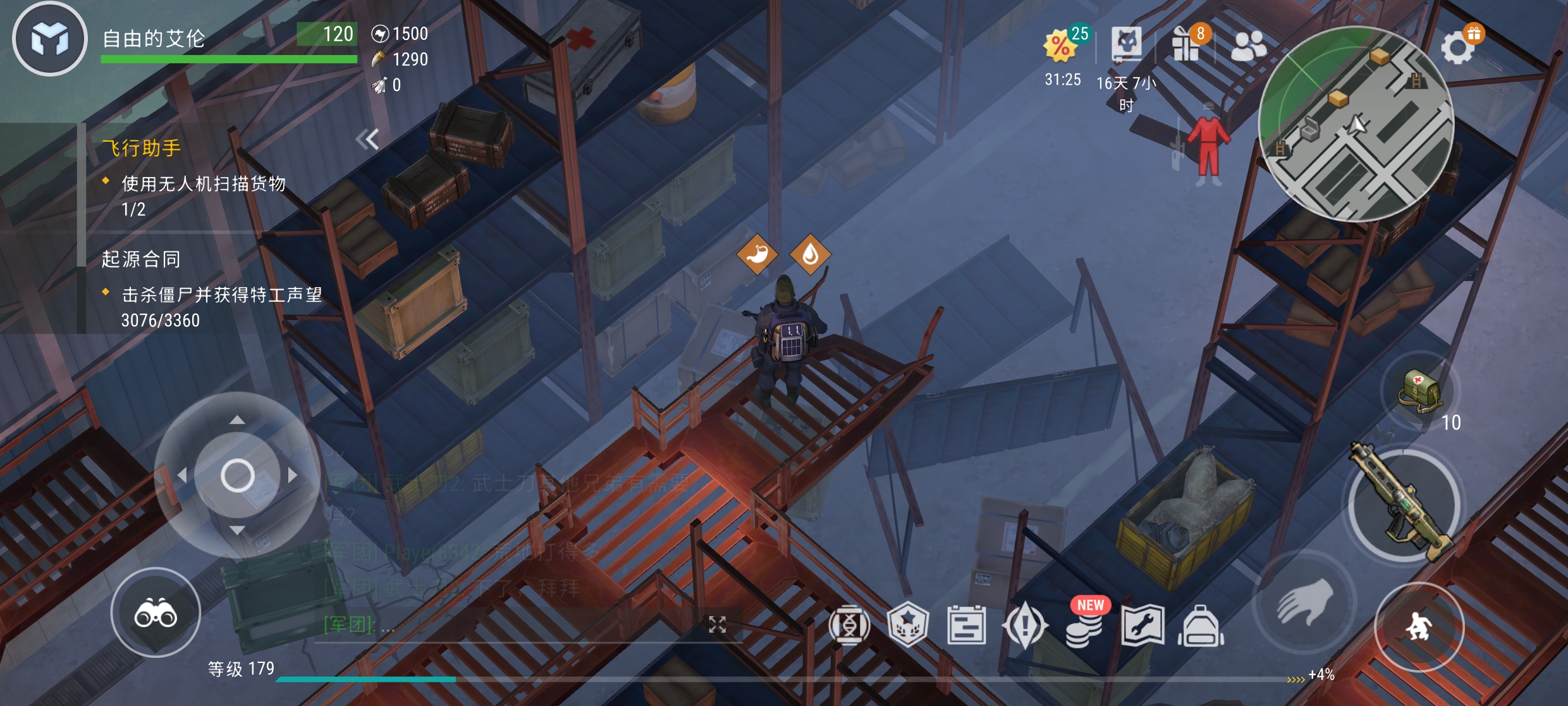This screenshot has width=1568, height=706.
Task: Open the player profile cube avatar
Action: (50, 39)
